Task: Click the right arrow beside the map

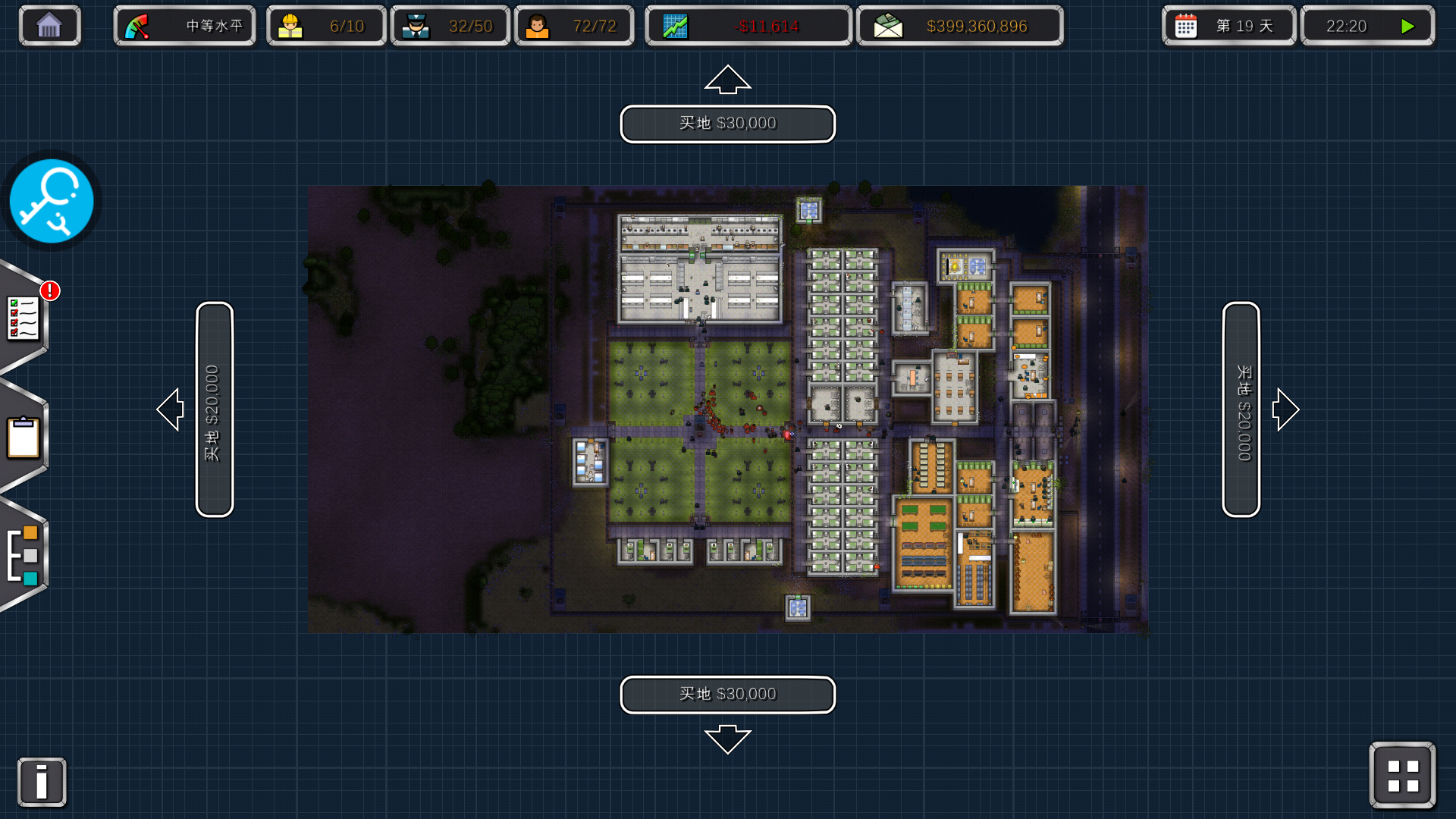Action: 1285,409
